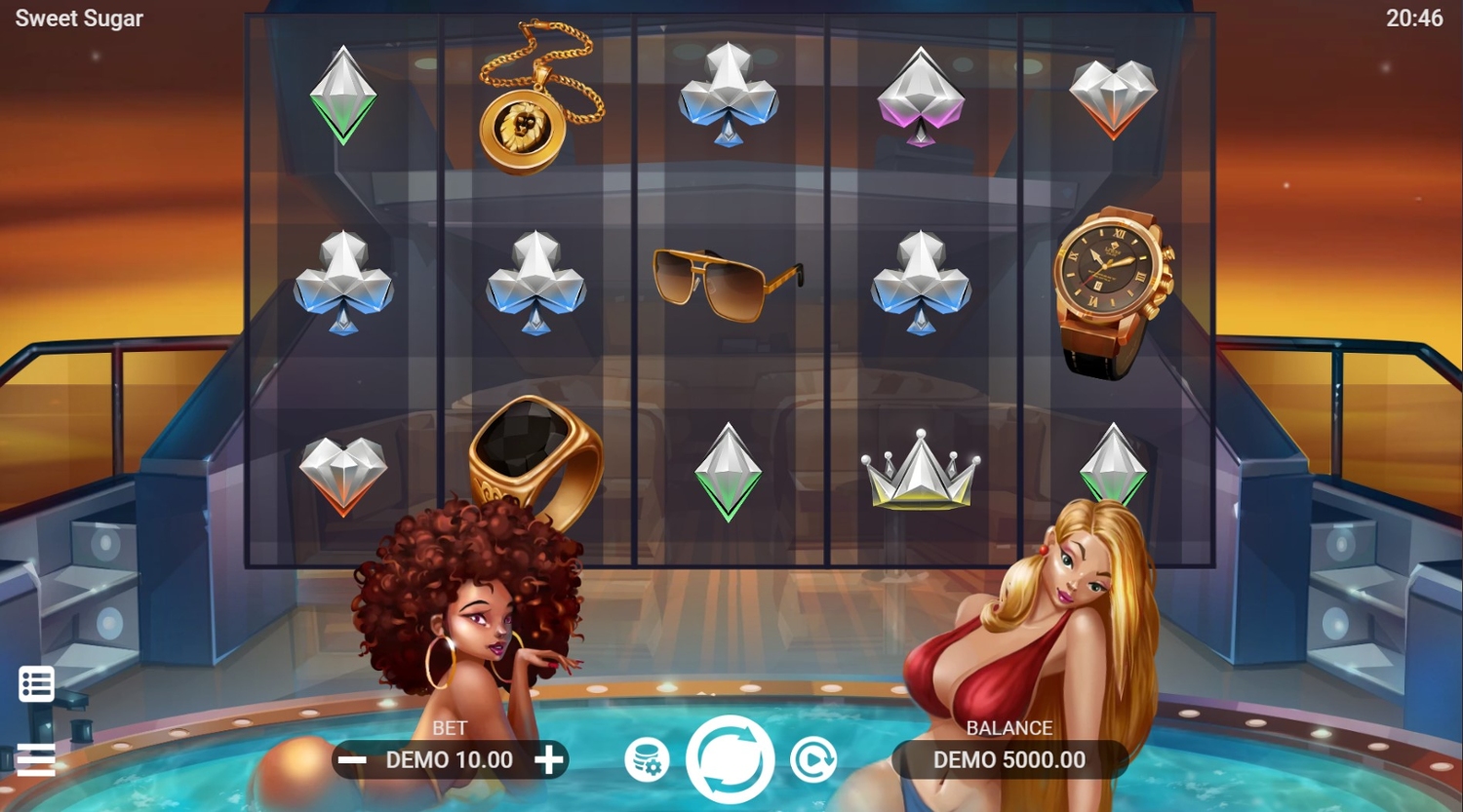This screenshot has width=1463, height=812.
Task: Increase the bet with the plus button
Action: point(549,760)
